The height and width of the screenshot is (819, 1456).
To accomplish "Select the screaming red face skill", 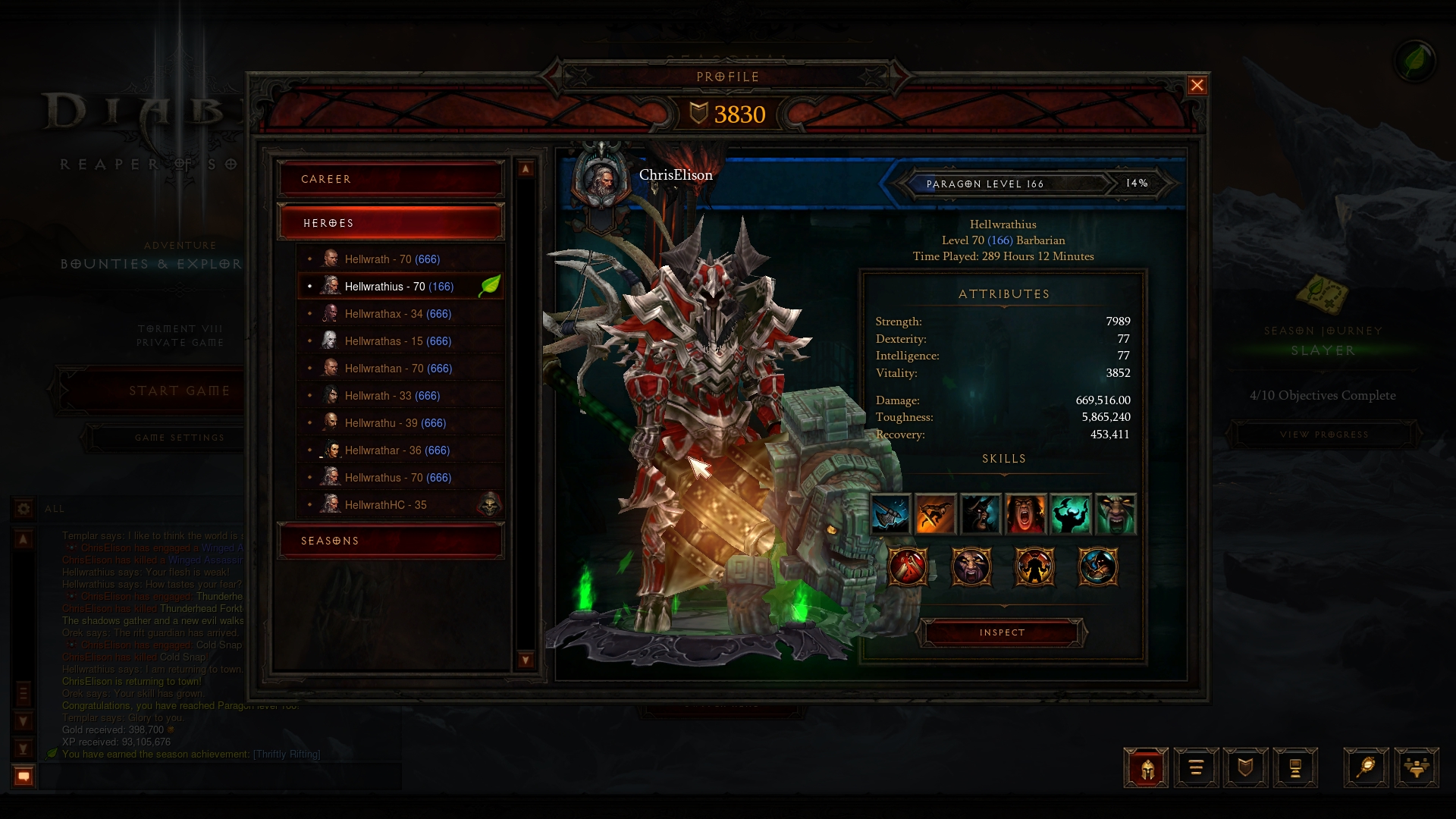I will click(x=1025, y=514).
